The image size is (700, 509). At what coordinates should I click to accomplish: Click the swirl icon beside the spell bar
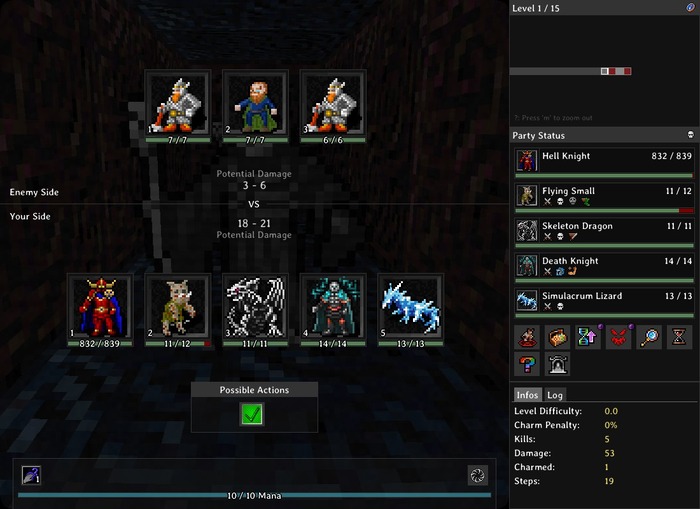[477, 475]
